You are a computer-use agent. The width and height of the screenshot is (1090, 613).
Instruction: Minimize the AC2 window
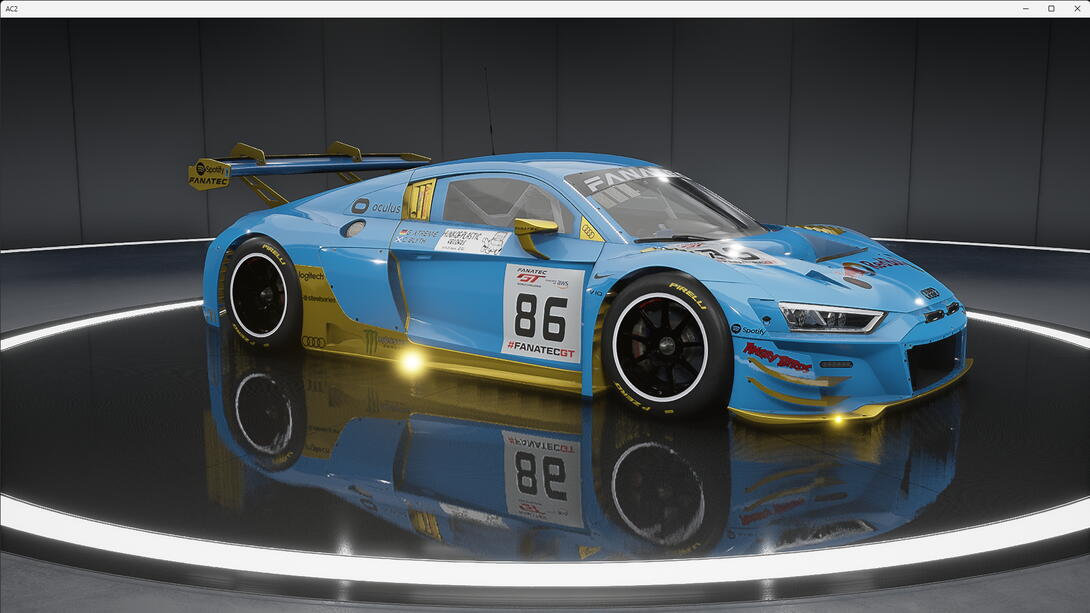(x=1026, y=8)
